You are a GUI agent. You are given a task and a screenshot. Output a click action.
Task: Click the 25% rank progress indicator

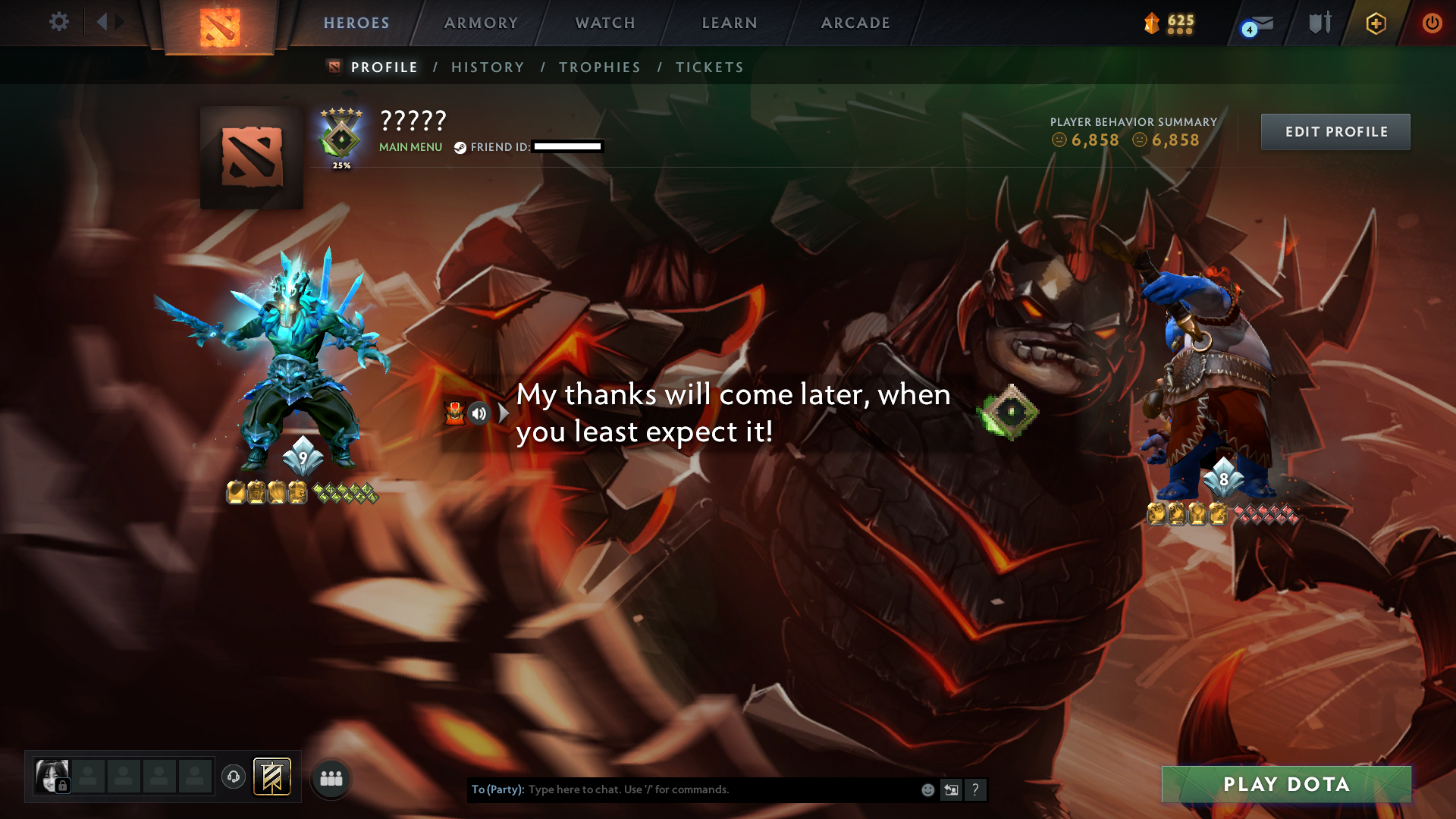[x=341, y=164]
